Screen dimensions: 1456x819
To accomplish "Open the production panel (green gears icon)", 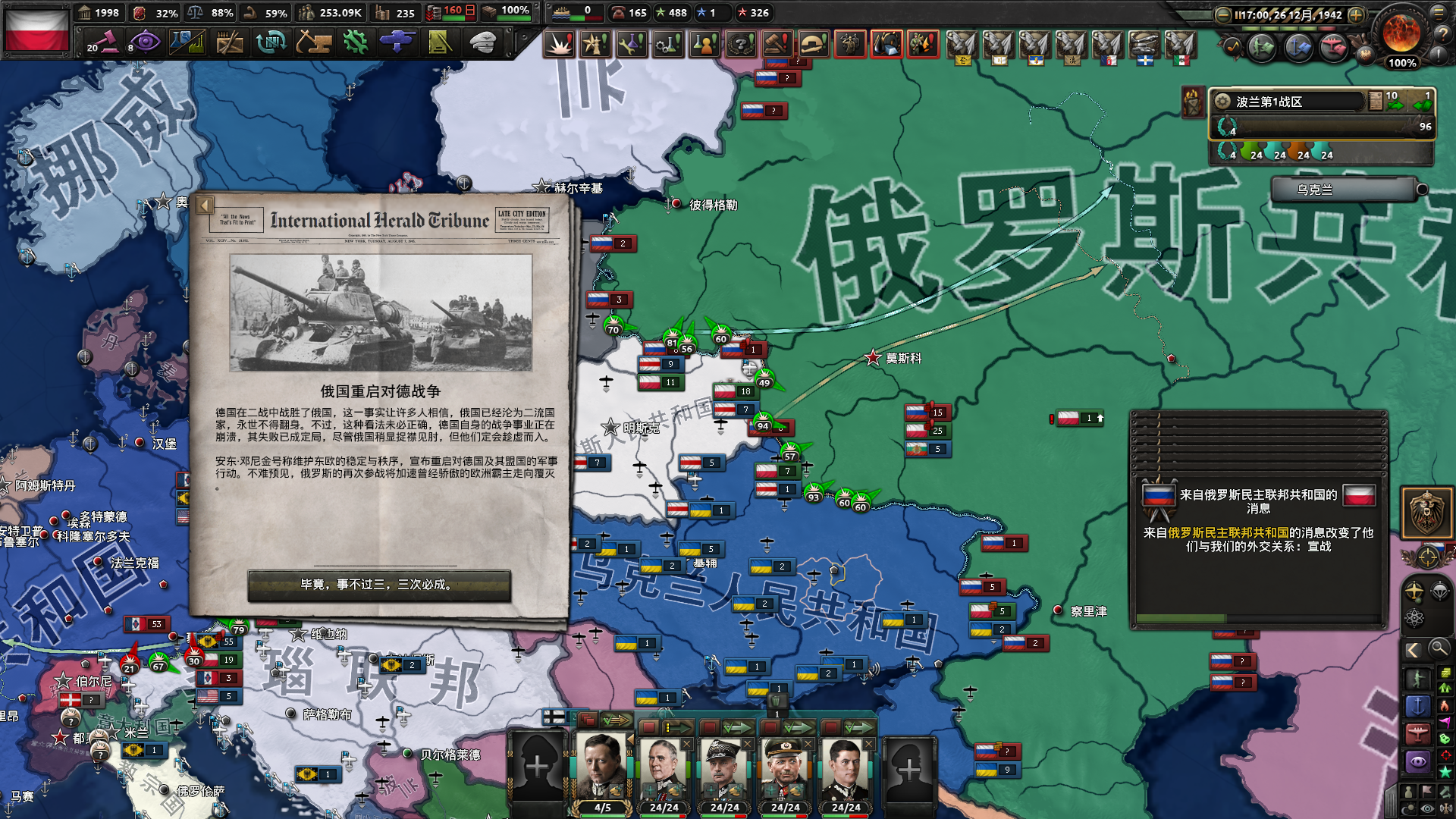I will click(354, 42).
